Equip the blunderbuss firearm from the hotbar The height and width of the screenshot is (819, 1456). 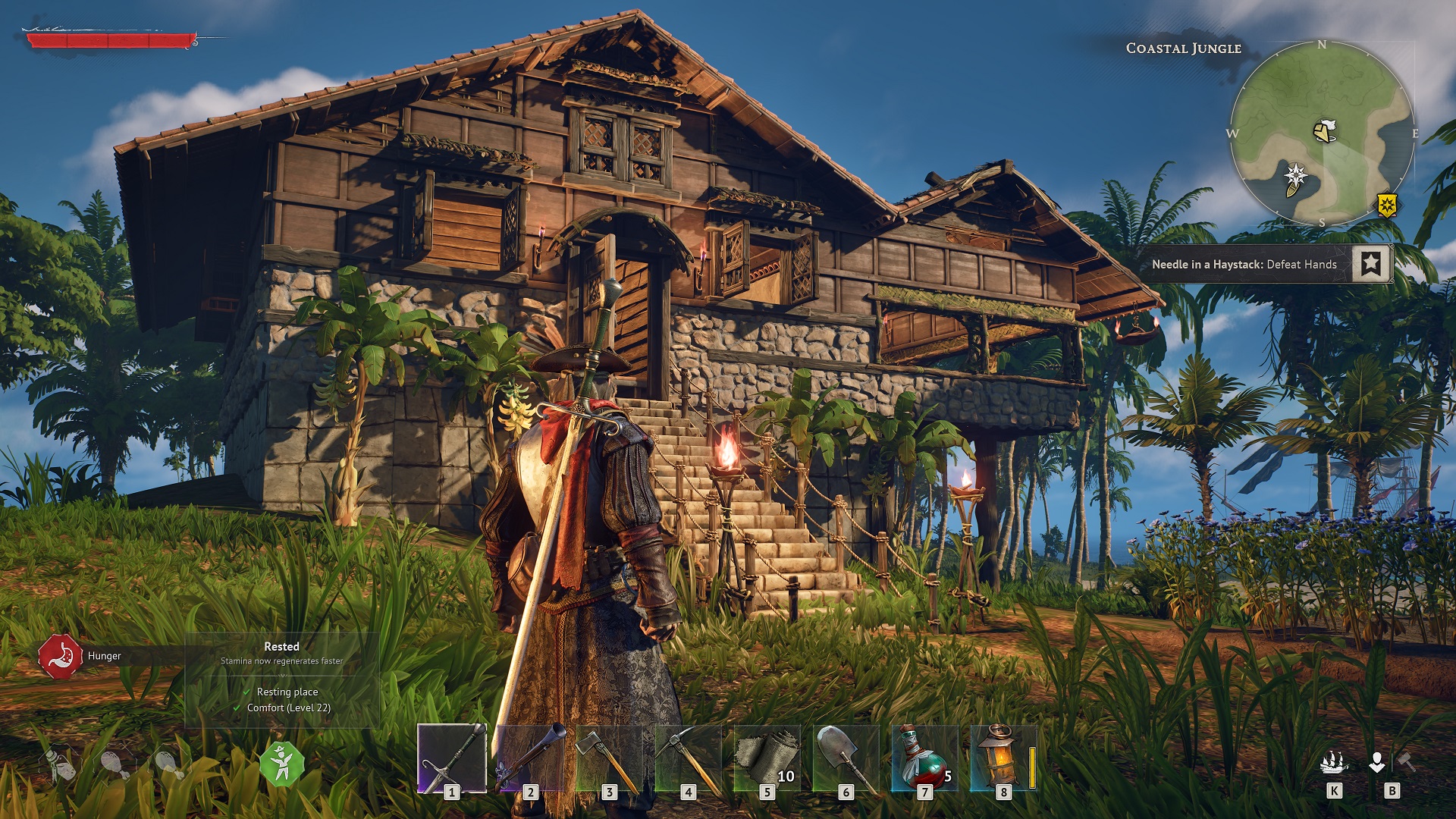pyautogui.click(x=531, y=758)
